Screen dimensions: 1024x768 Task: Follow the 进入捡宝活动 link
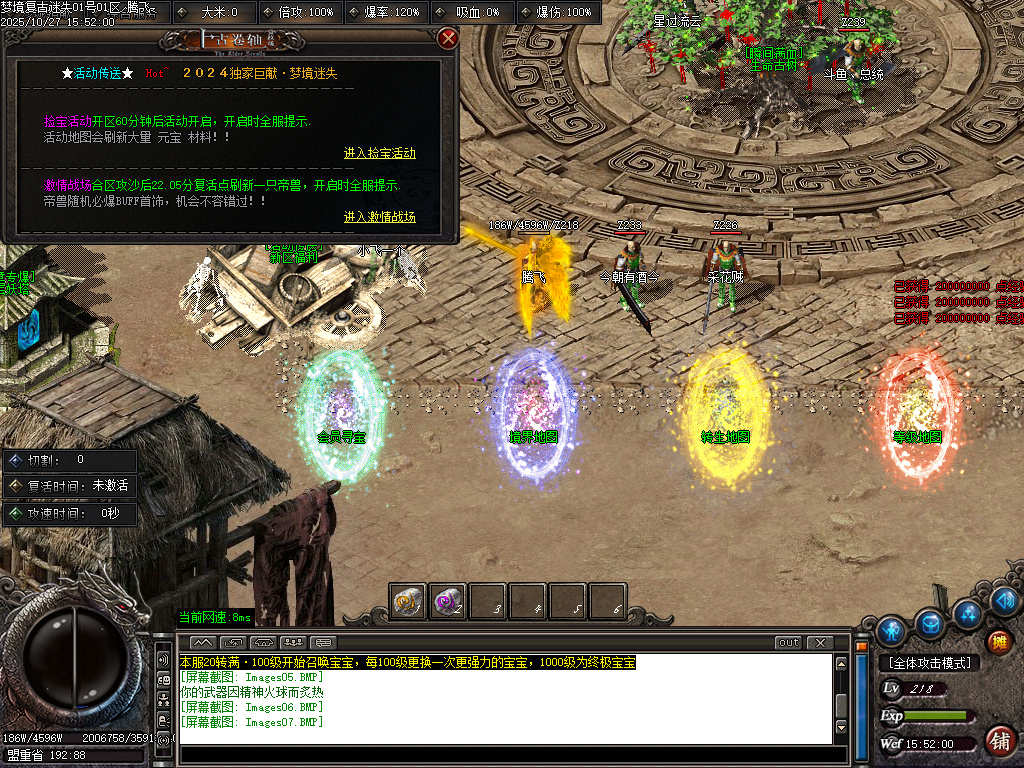[x=379, y=153]
